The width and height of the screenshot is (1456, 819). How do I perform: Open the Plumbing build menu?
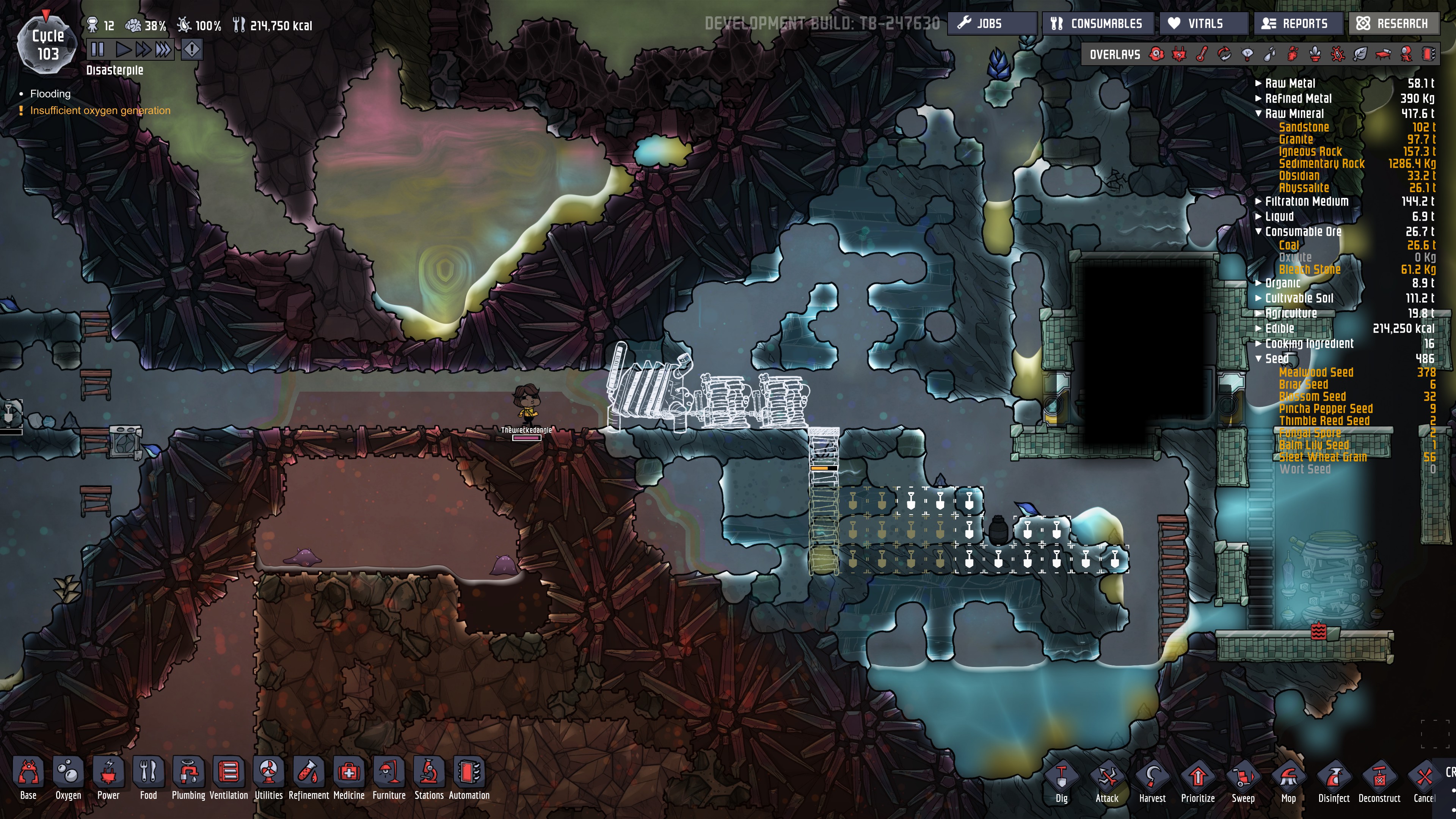(x=188, y=778)
